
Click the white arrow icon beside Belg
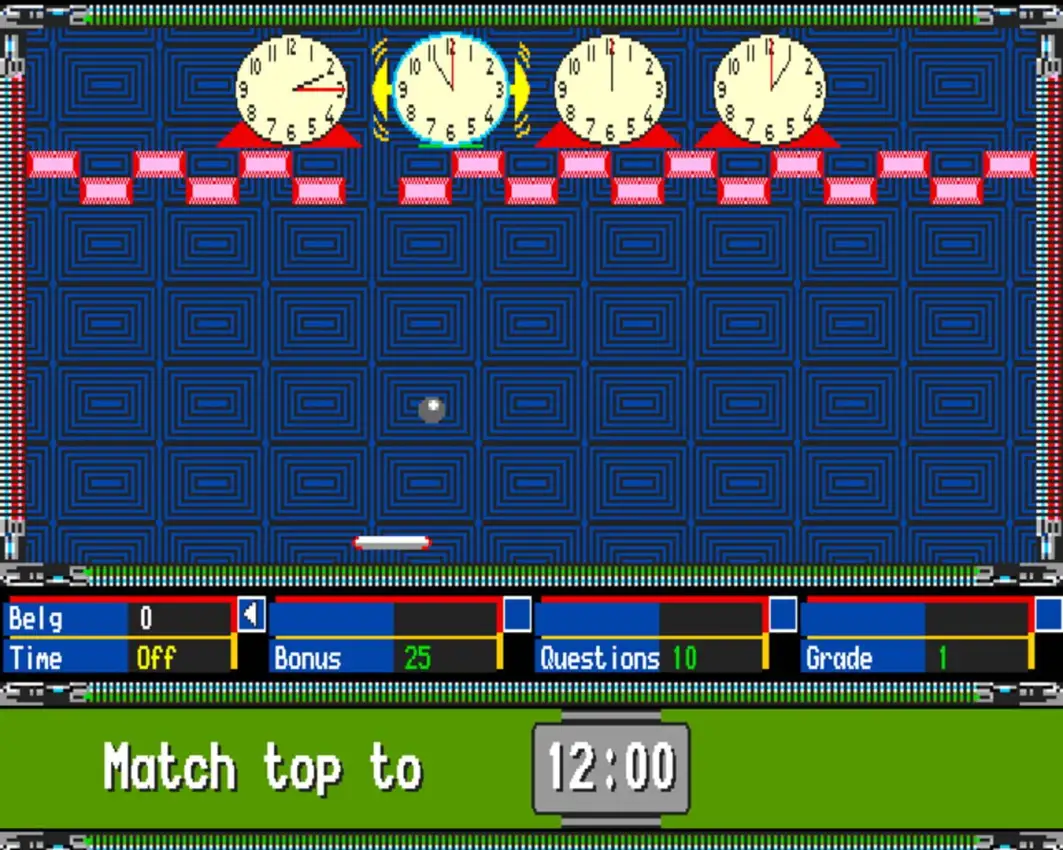click(250, 614)
